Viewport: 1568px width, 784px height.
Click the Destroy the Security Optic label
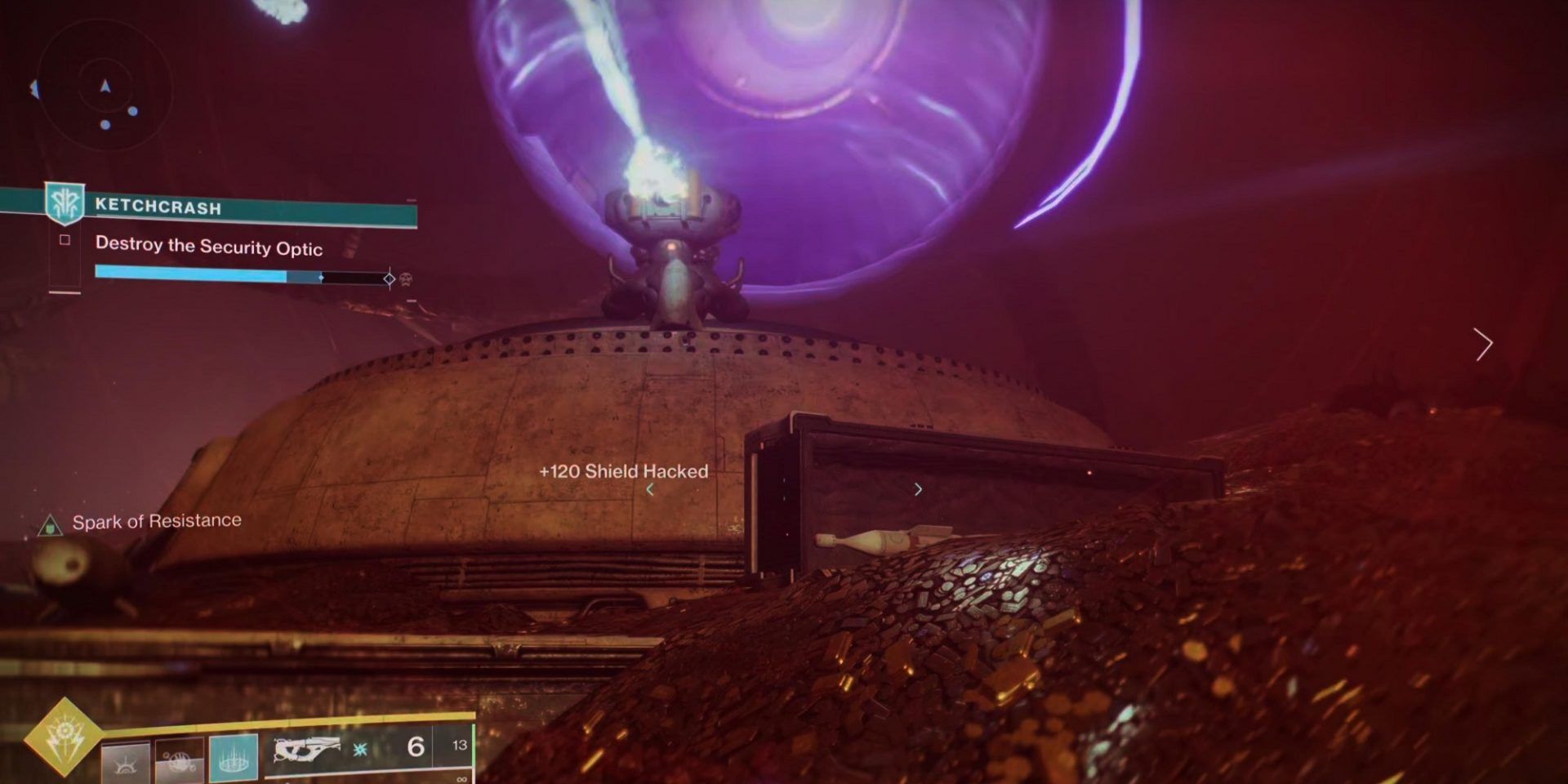(x=208, y=247)
